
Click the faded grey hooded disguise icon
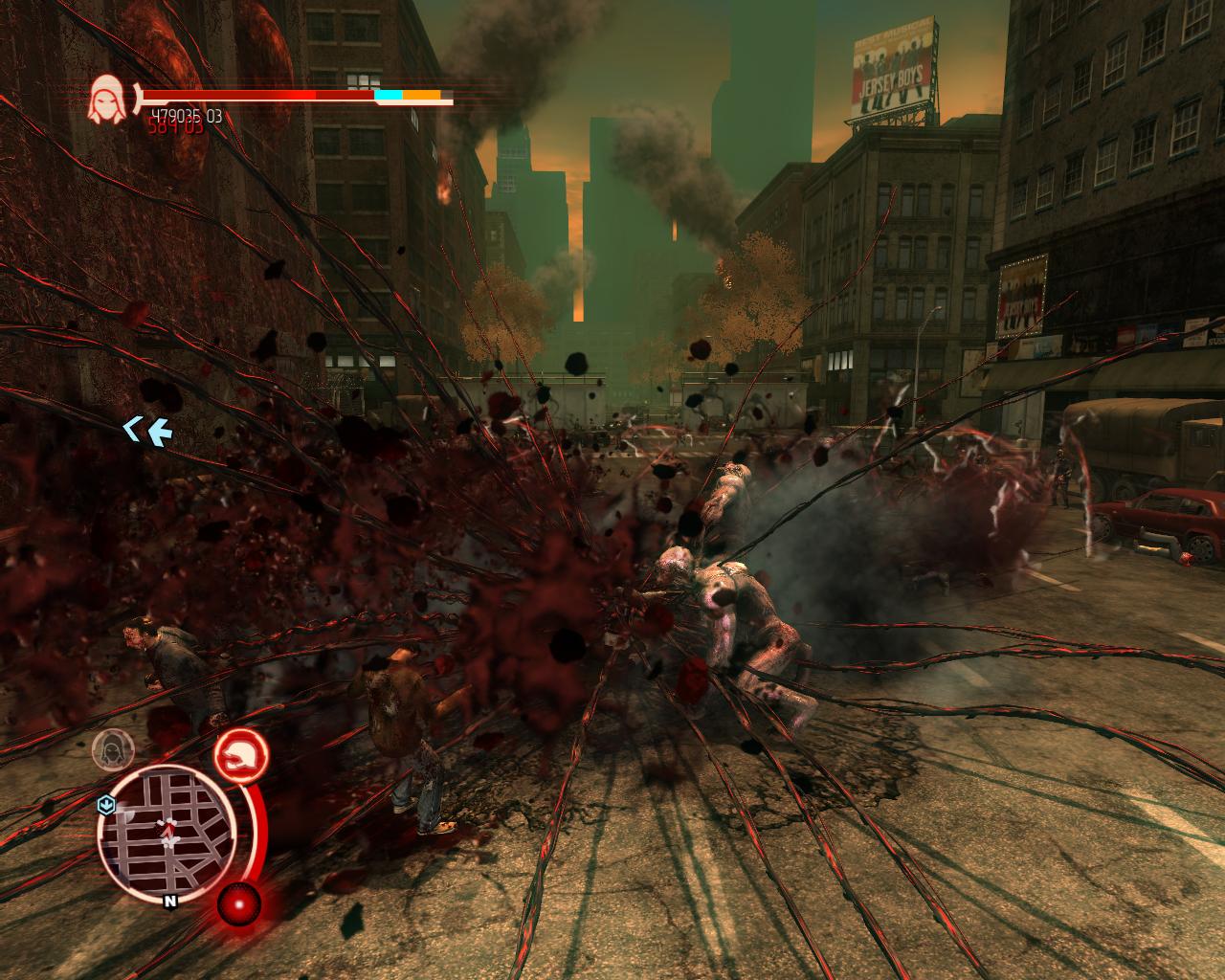(113, 747)
